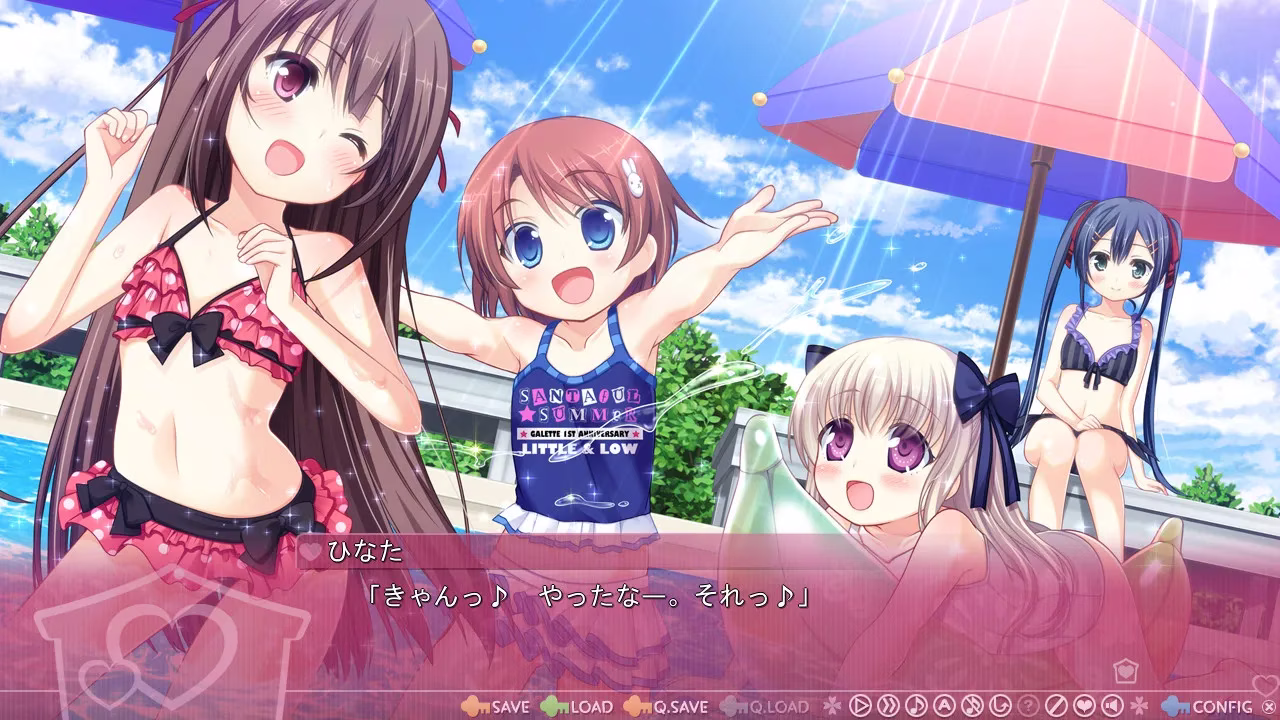Click the circle-slash icon
Screen dimensions: 1280x720
[x=1055, y=707]
